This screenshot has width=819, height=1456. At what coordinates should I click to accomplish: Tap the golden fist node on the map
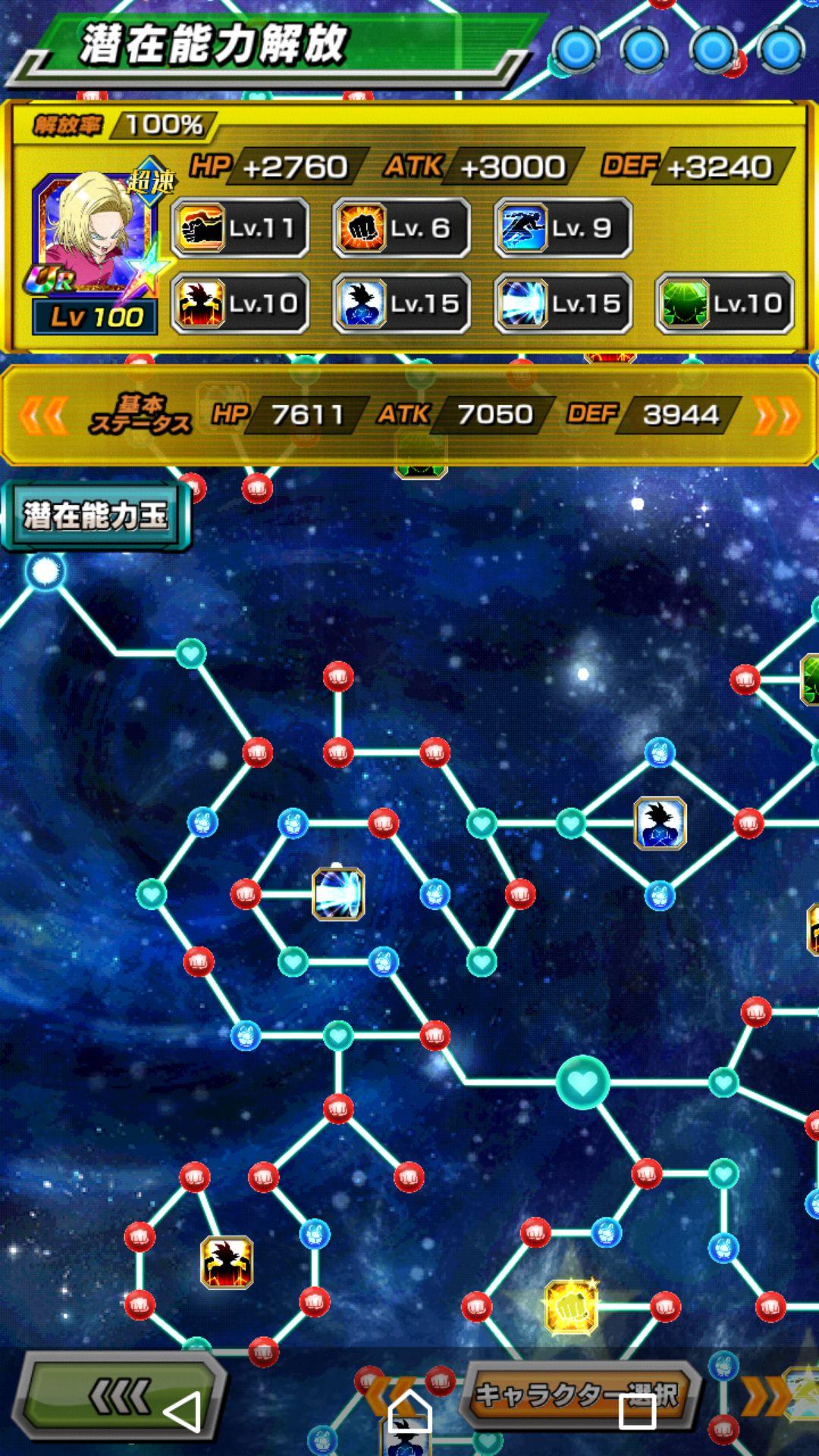click(x=571, y=1306)
